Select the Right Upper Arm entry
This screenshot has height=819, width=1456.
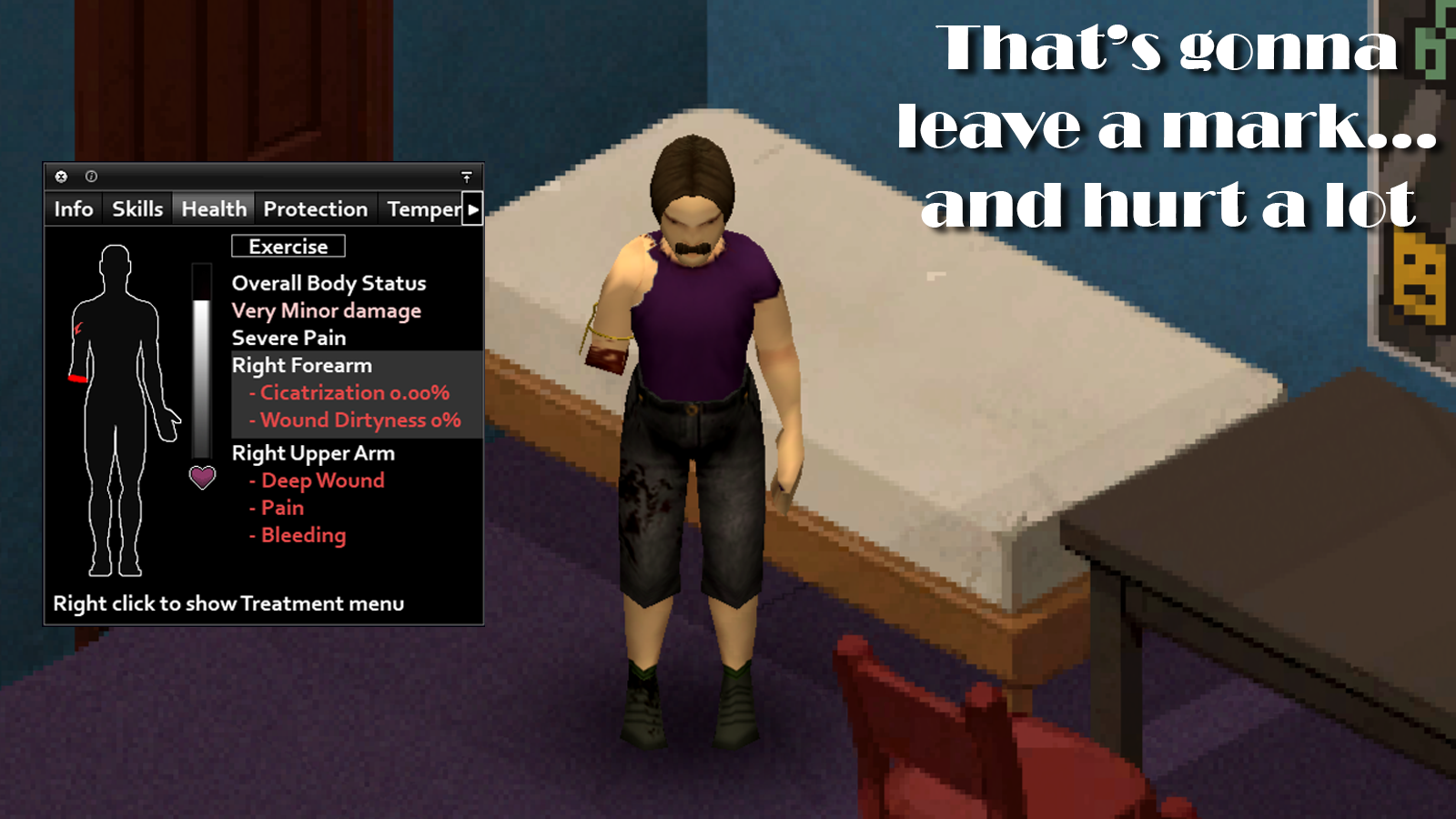313,453
